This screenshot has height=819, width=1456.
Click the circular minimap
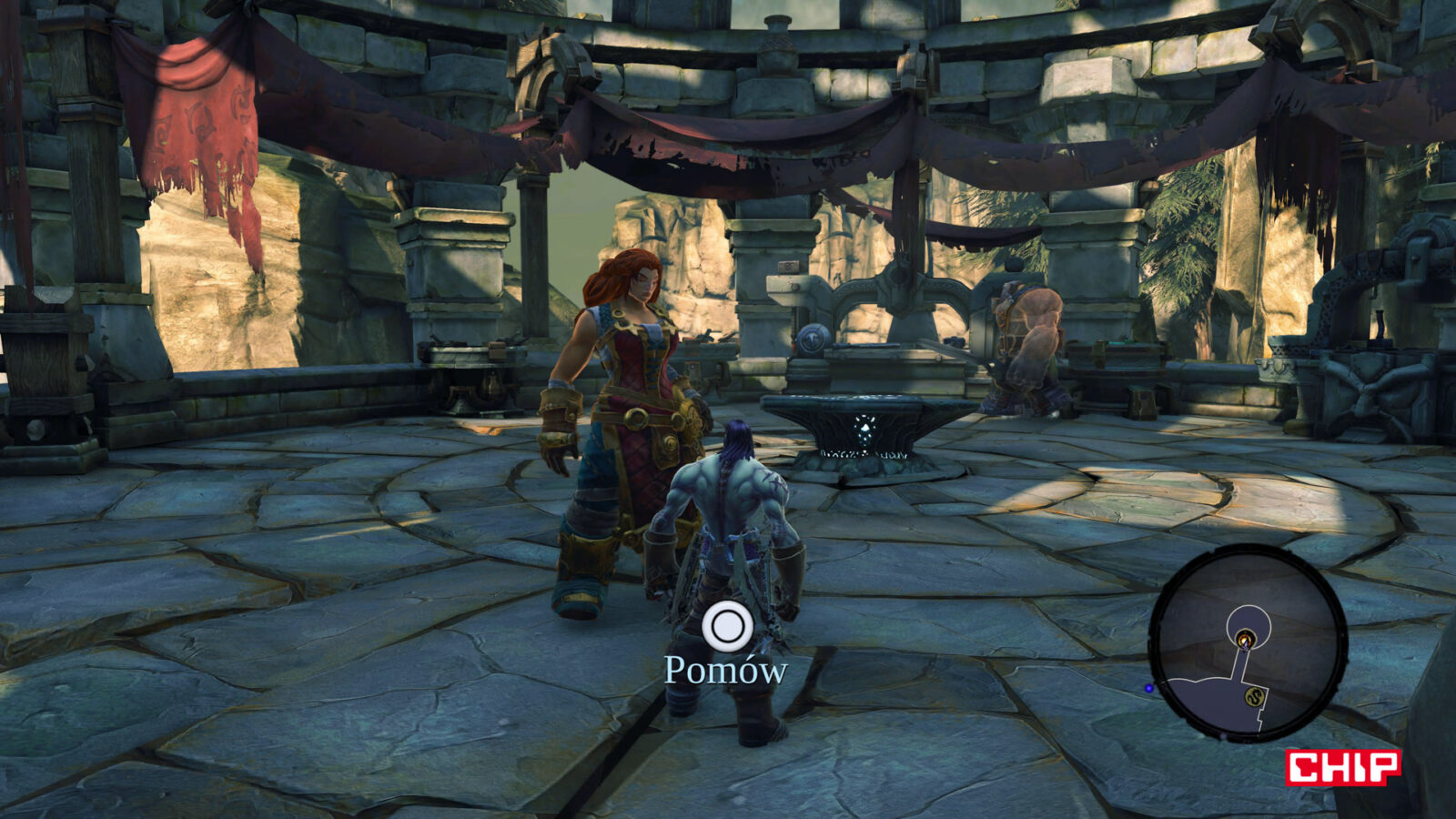click(1248, 642)
